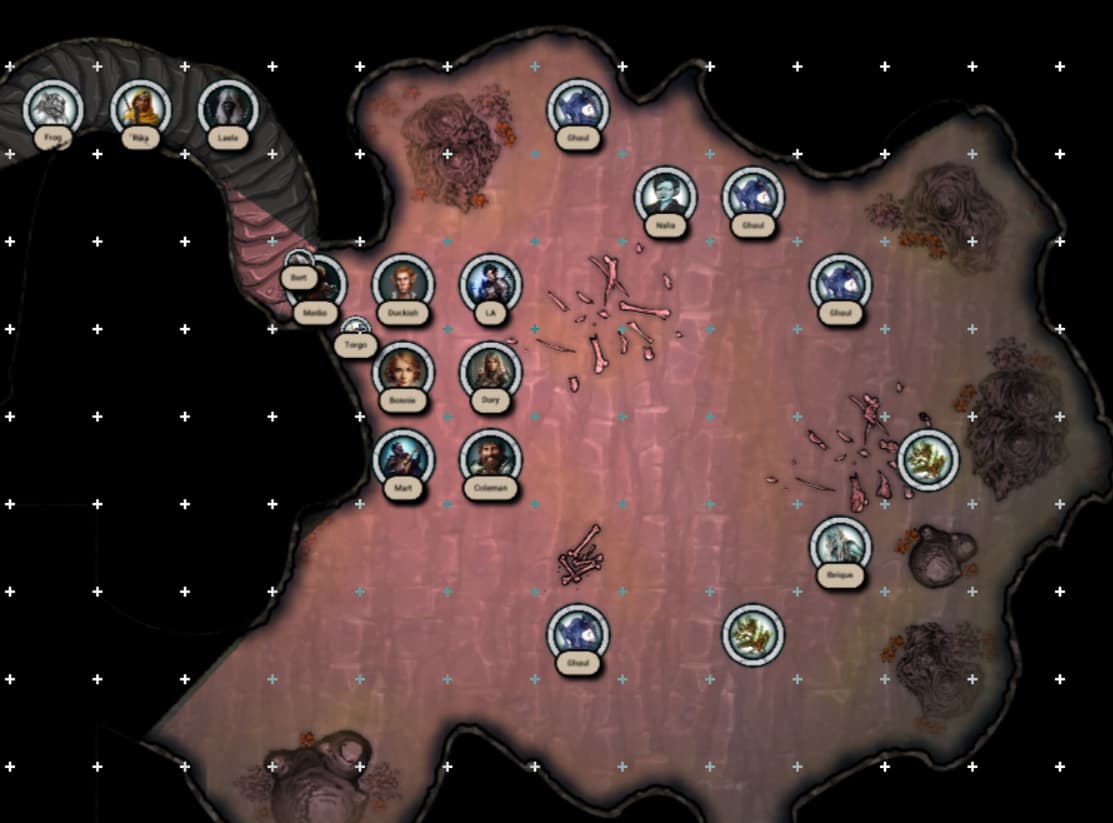The width and height of the screenshot is (1113, 823).
Task: Select the Brique token
Action: [840, 546]
